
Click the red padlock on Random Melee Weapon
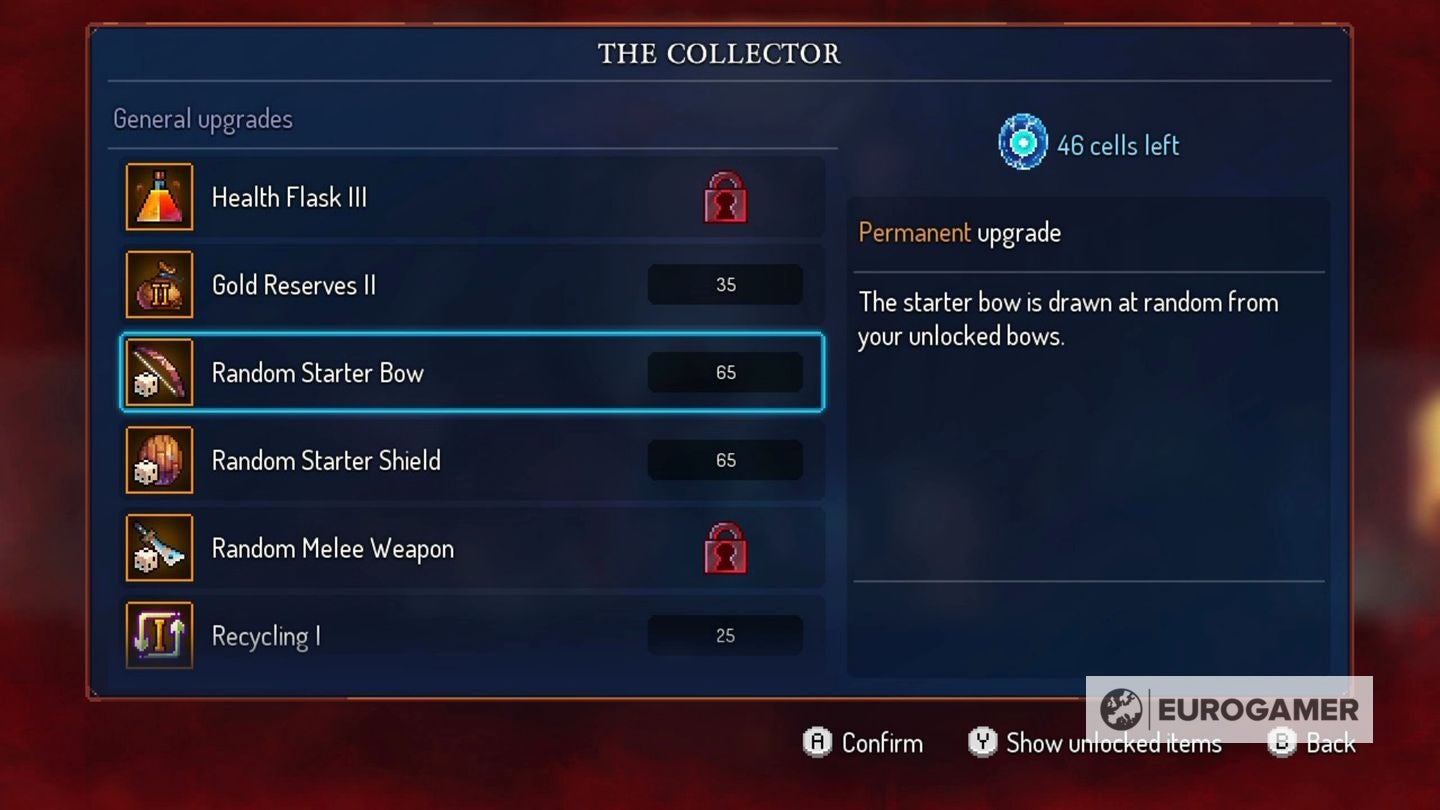[725, 549]
